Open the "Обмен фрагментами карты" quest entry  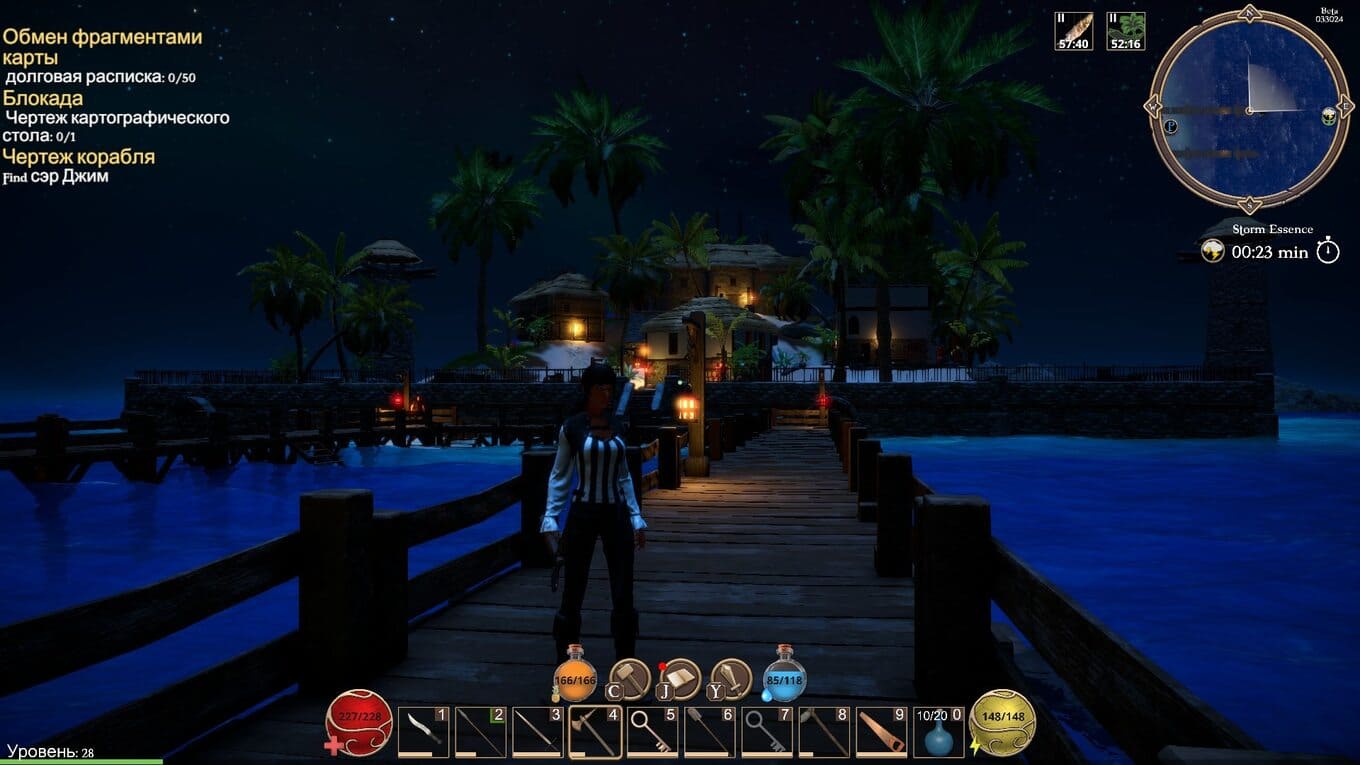coord(102,47)
